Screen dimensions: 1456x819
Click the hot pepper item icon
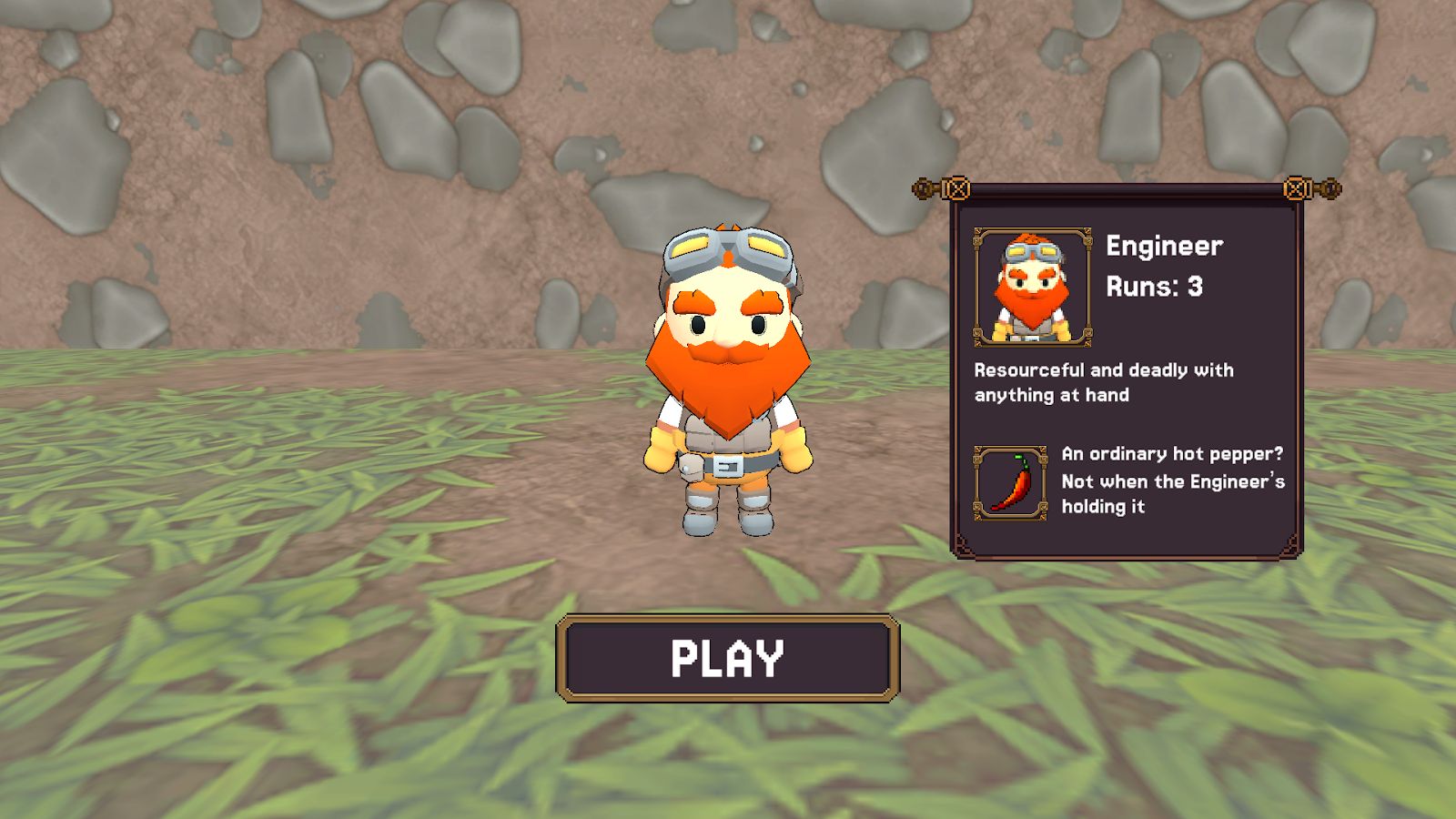pos(1010,483)
